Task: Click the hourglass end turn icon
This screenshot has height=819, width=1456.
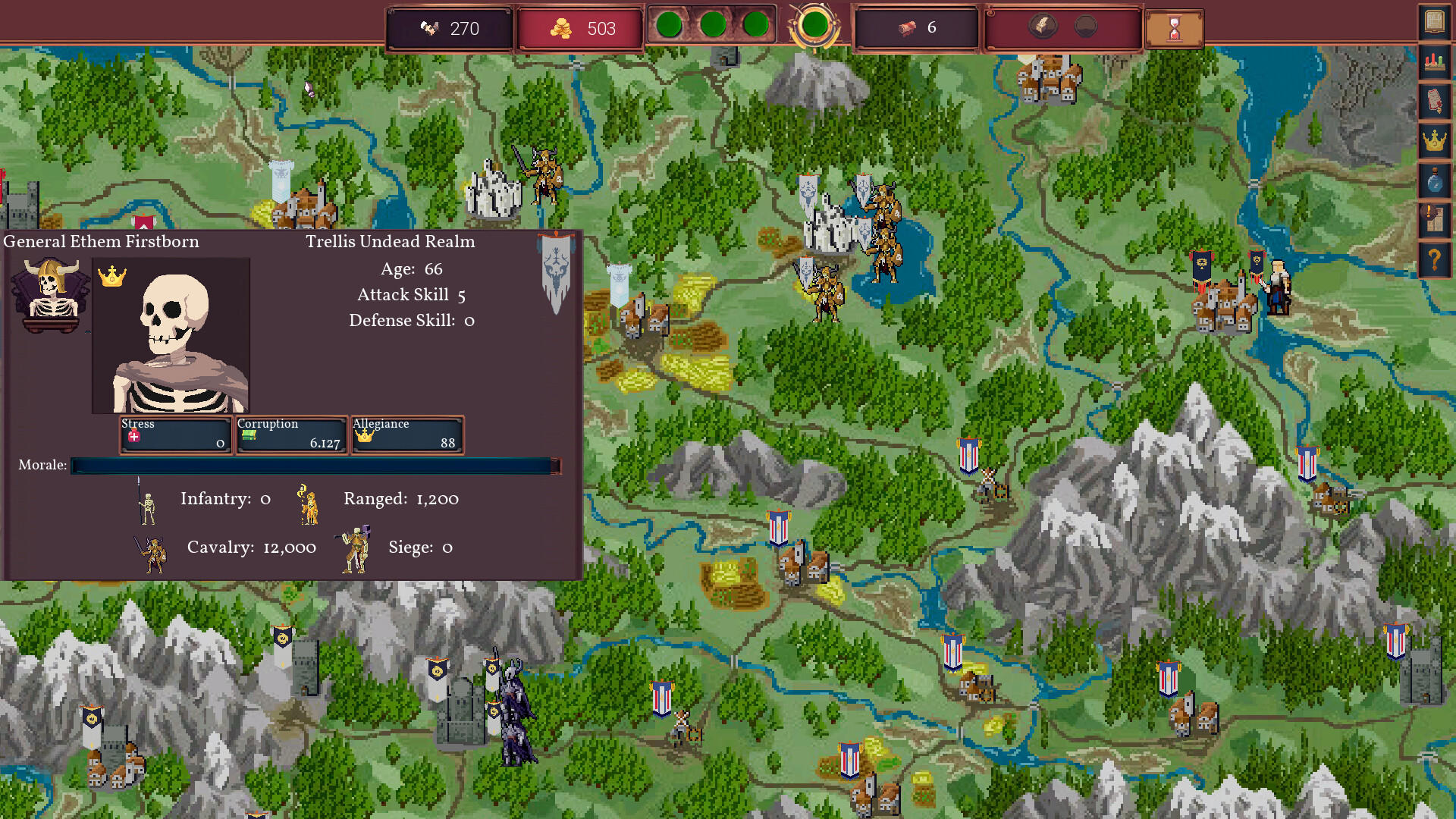Action: pos(1174,27)
